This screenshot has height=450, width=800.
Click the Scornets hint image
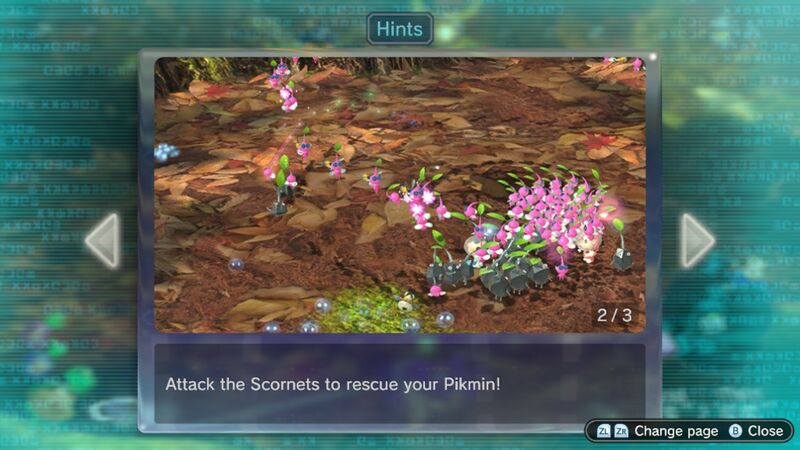(x=400, y=195)
